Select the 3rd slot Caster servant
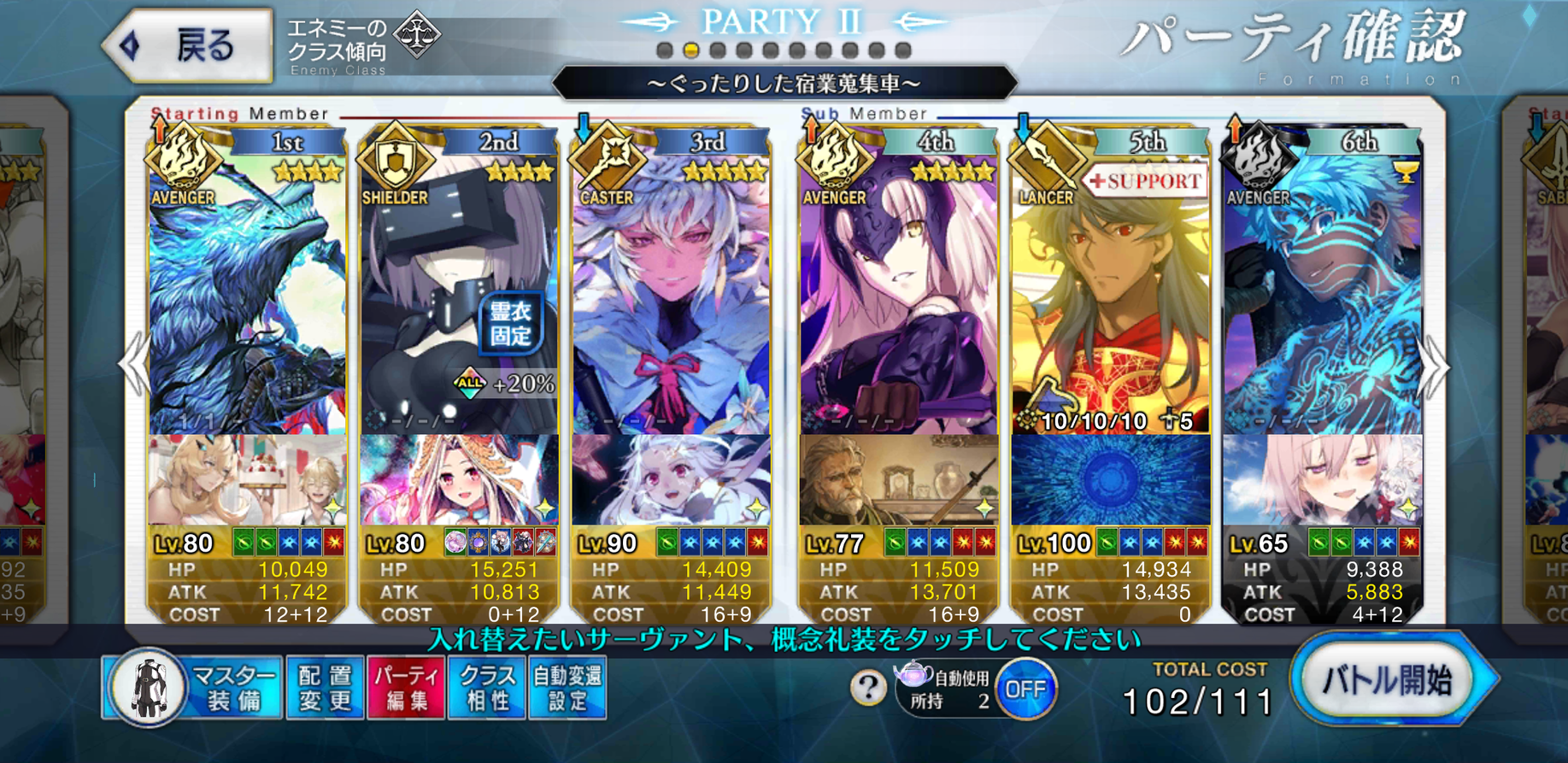The width and height of the screenshot is (1568, 763). pos(671,299)
